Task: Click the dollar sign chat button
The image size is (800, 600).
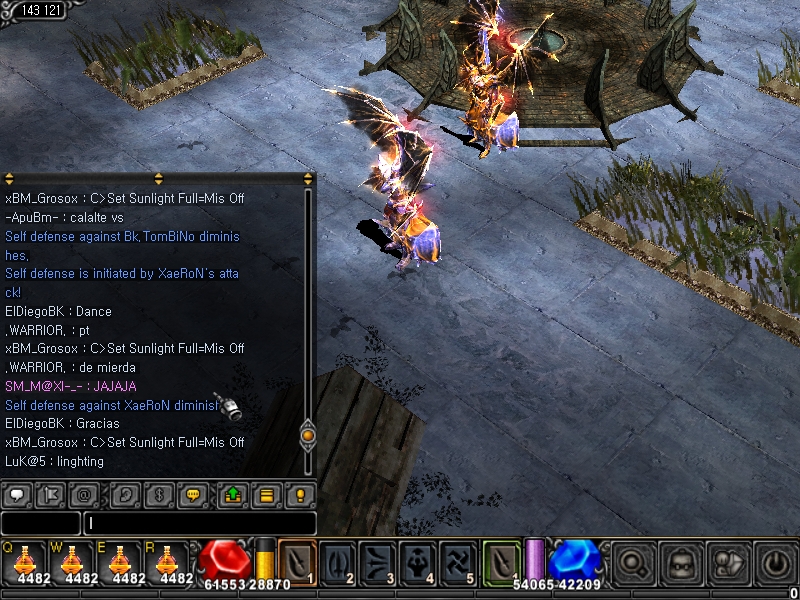Action: 160,494
